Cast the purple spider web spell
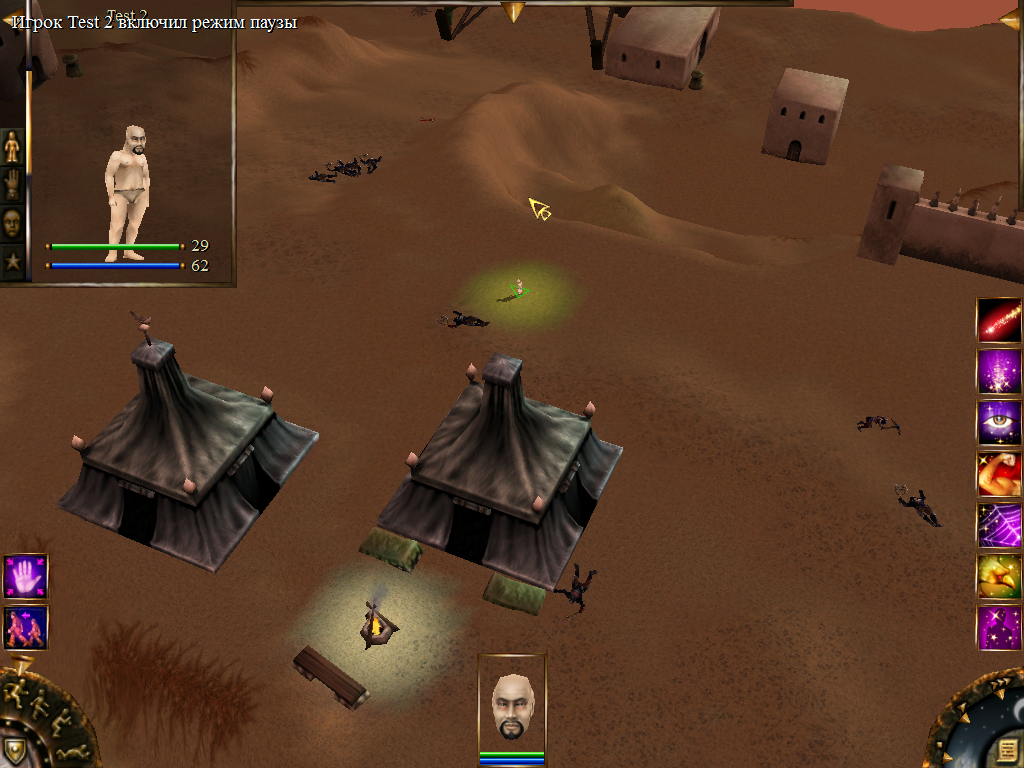The image size is (1024, 768). (x=998, y=525)
